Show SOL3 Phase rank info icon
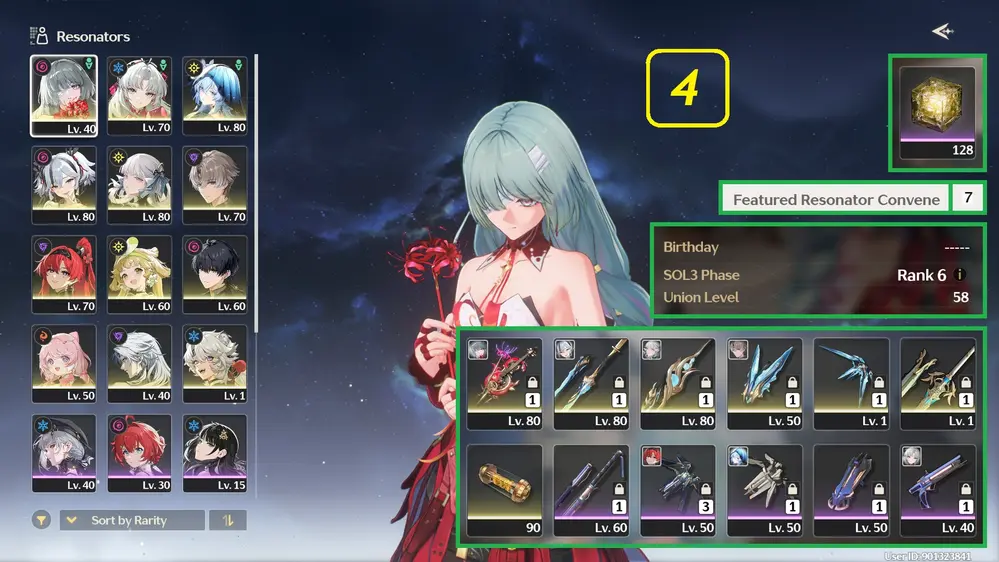Screen dimensions: 999x562 click(x=960, y=275)
